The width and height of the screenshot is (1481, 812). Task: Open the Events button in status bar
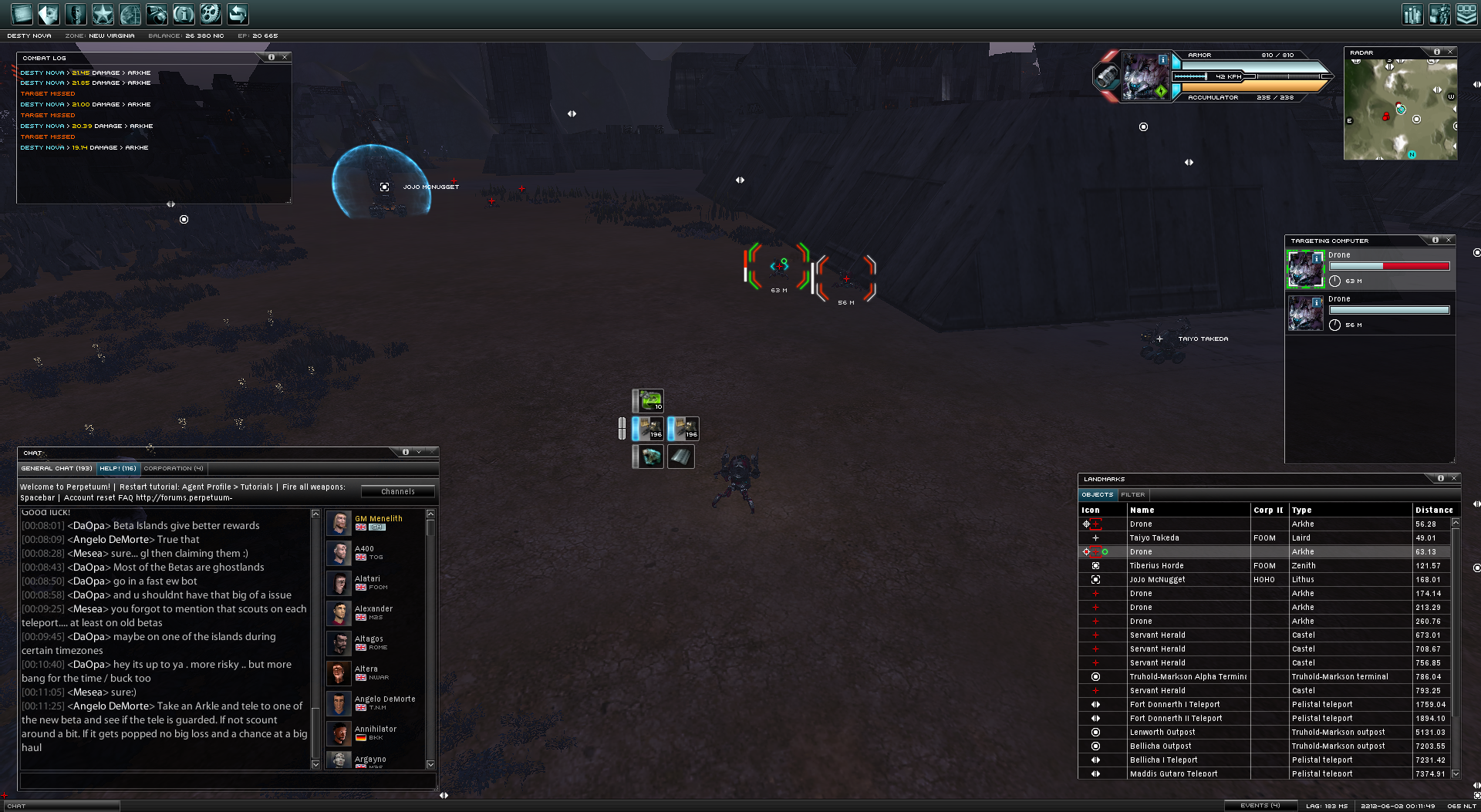(x=1260, y=805)
